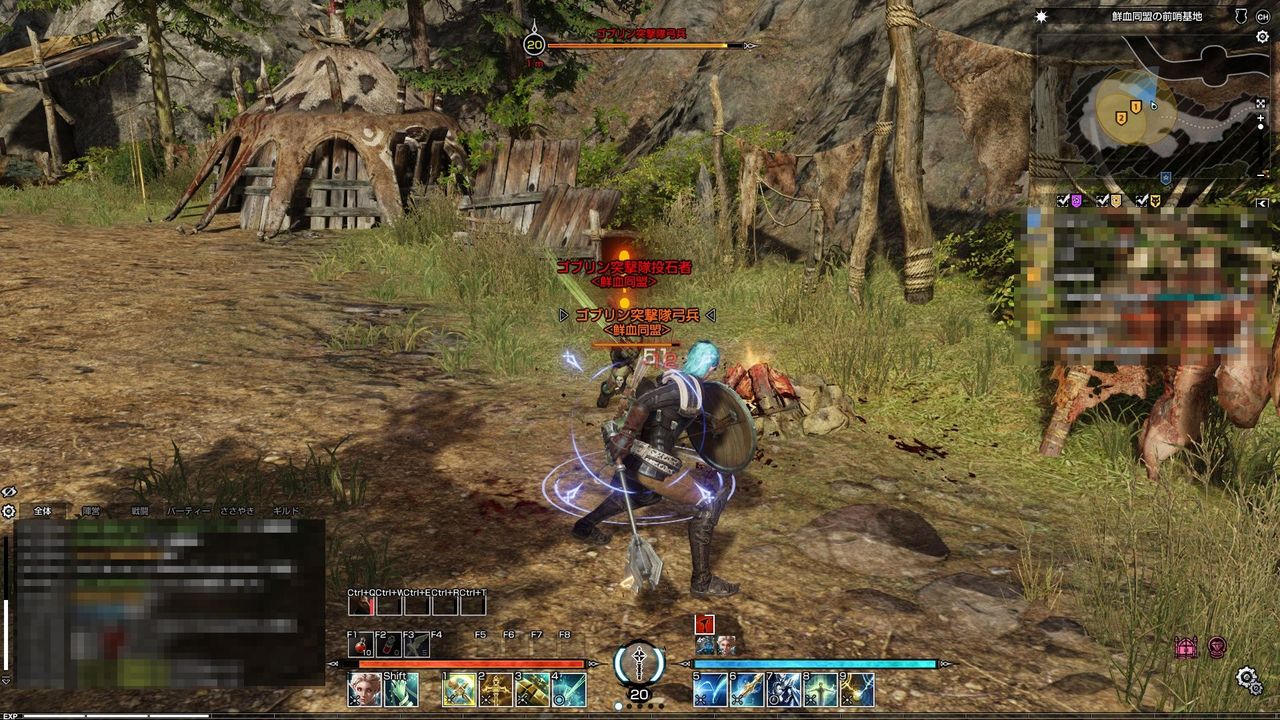The width and height of the screenshot is (1280, 720).
Task: Expand the minimap to full map view
Action: click(x=1261, y=104)
